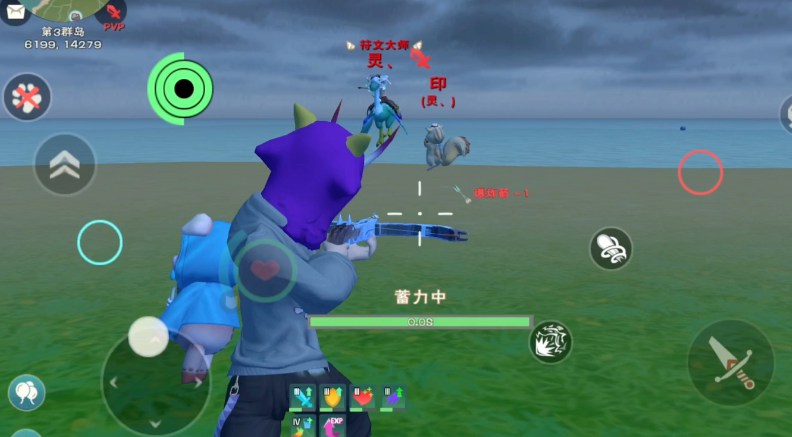Open the circular minimap
This screenshot has height=437, width=792.
pyautogui.click(x=68, y=10)
